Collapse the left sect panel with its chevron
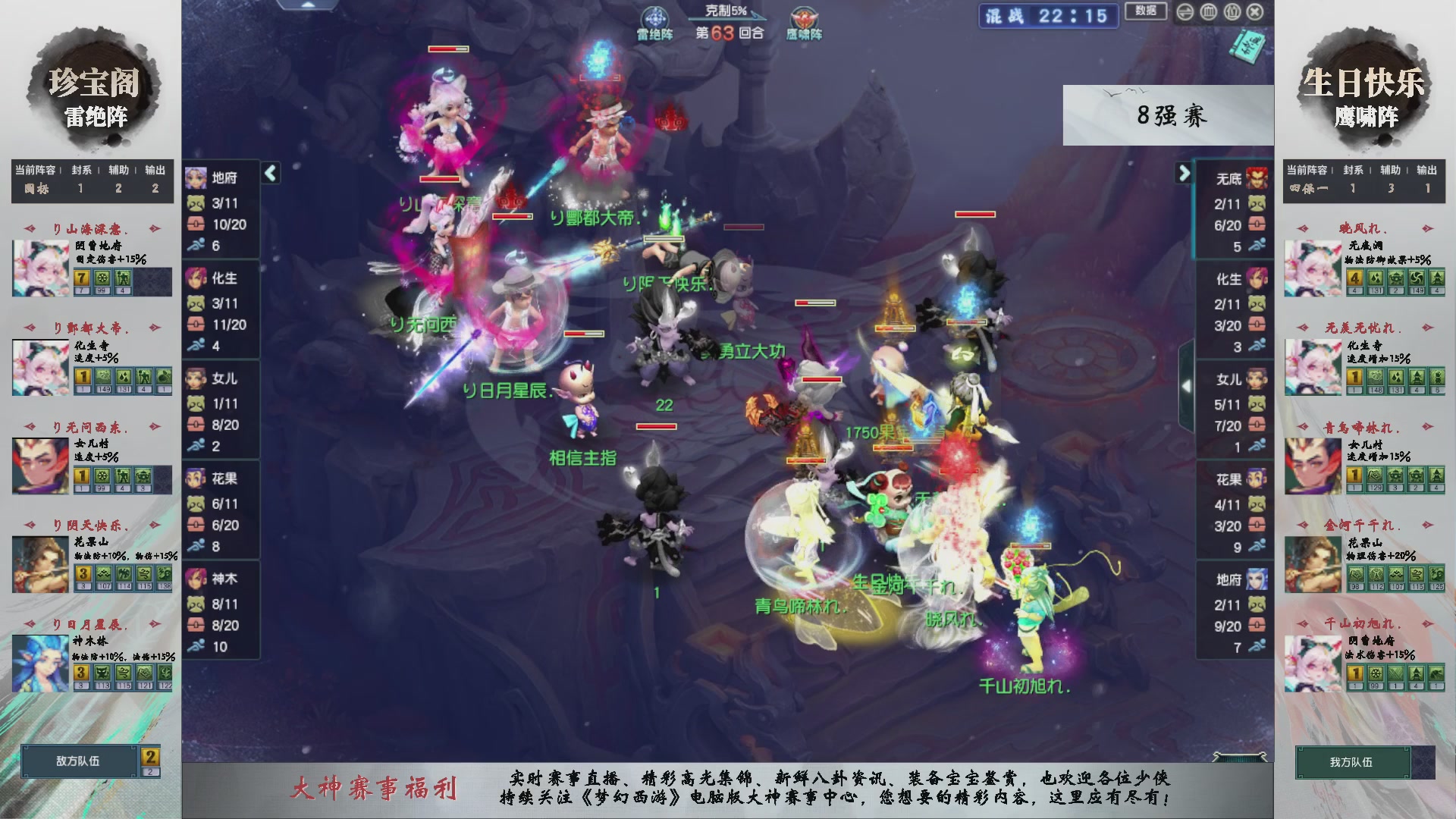The height and width of the screenshot is (819, 1456). click(269, 173)
